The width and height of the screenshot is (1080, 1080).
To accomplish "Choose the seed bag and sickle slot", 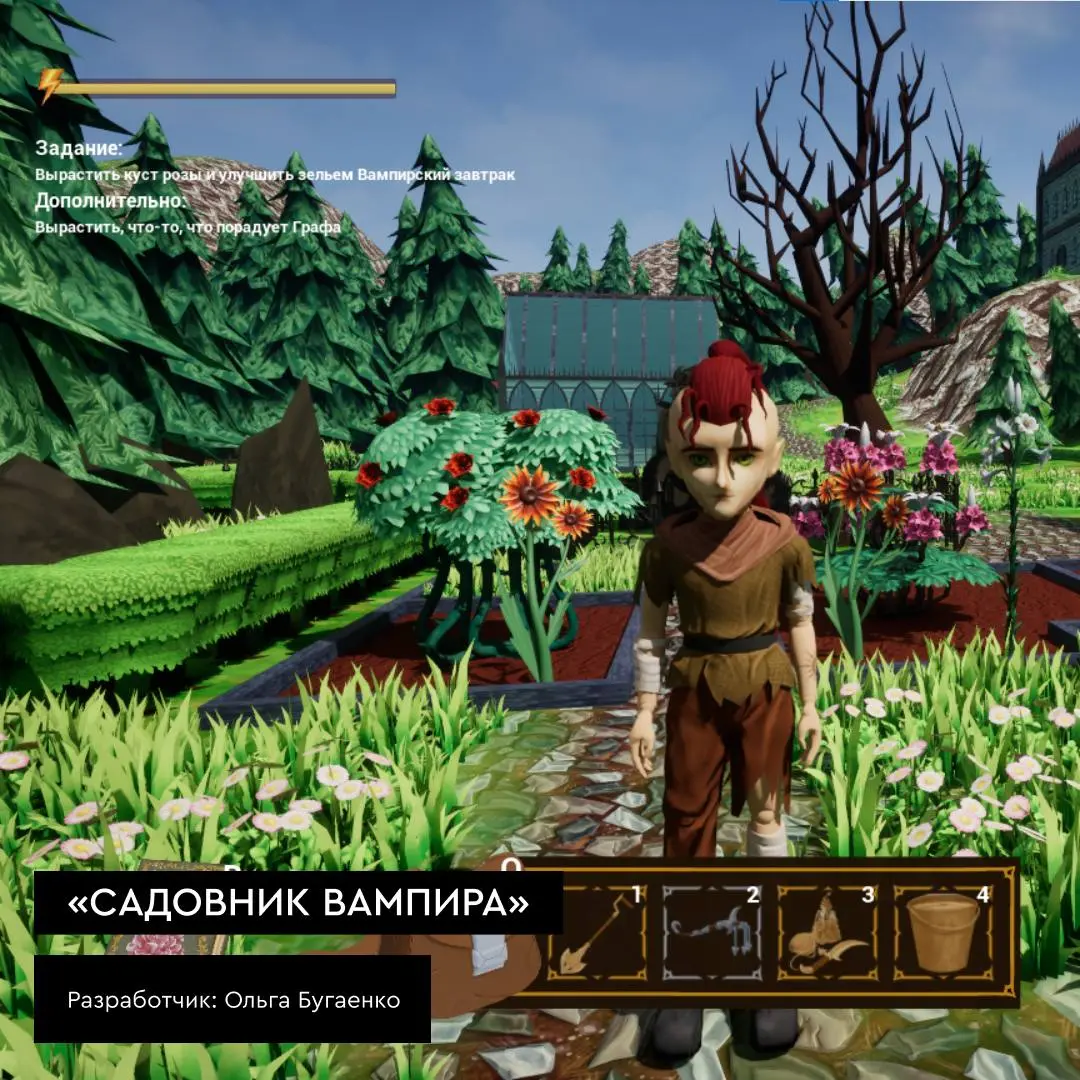I will tap(827, 932).
